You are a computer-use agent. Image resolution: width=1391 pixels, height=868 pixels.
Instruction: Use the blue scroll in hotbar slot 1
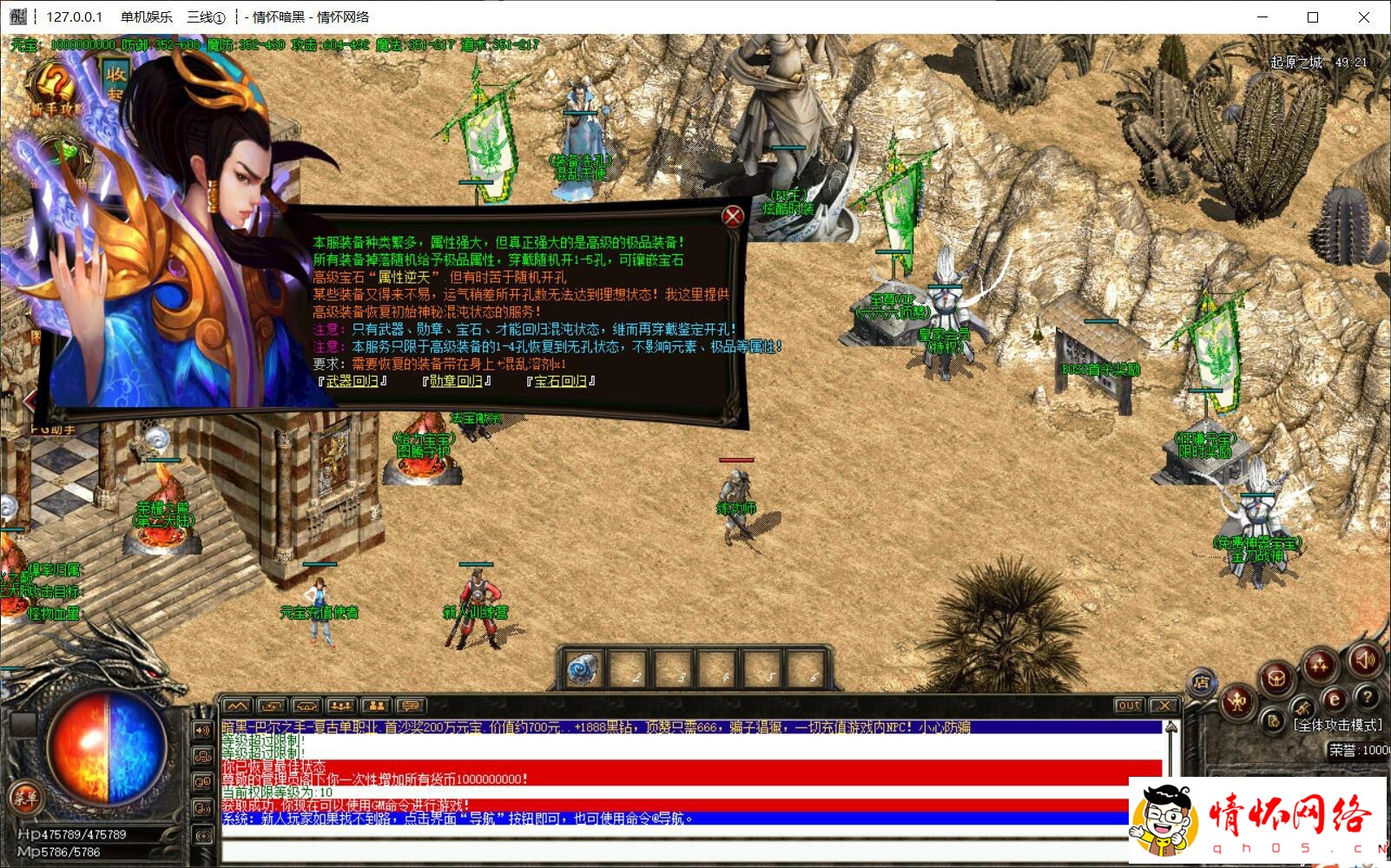point(582,670)
